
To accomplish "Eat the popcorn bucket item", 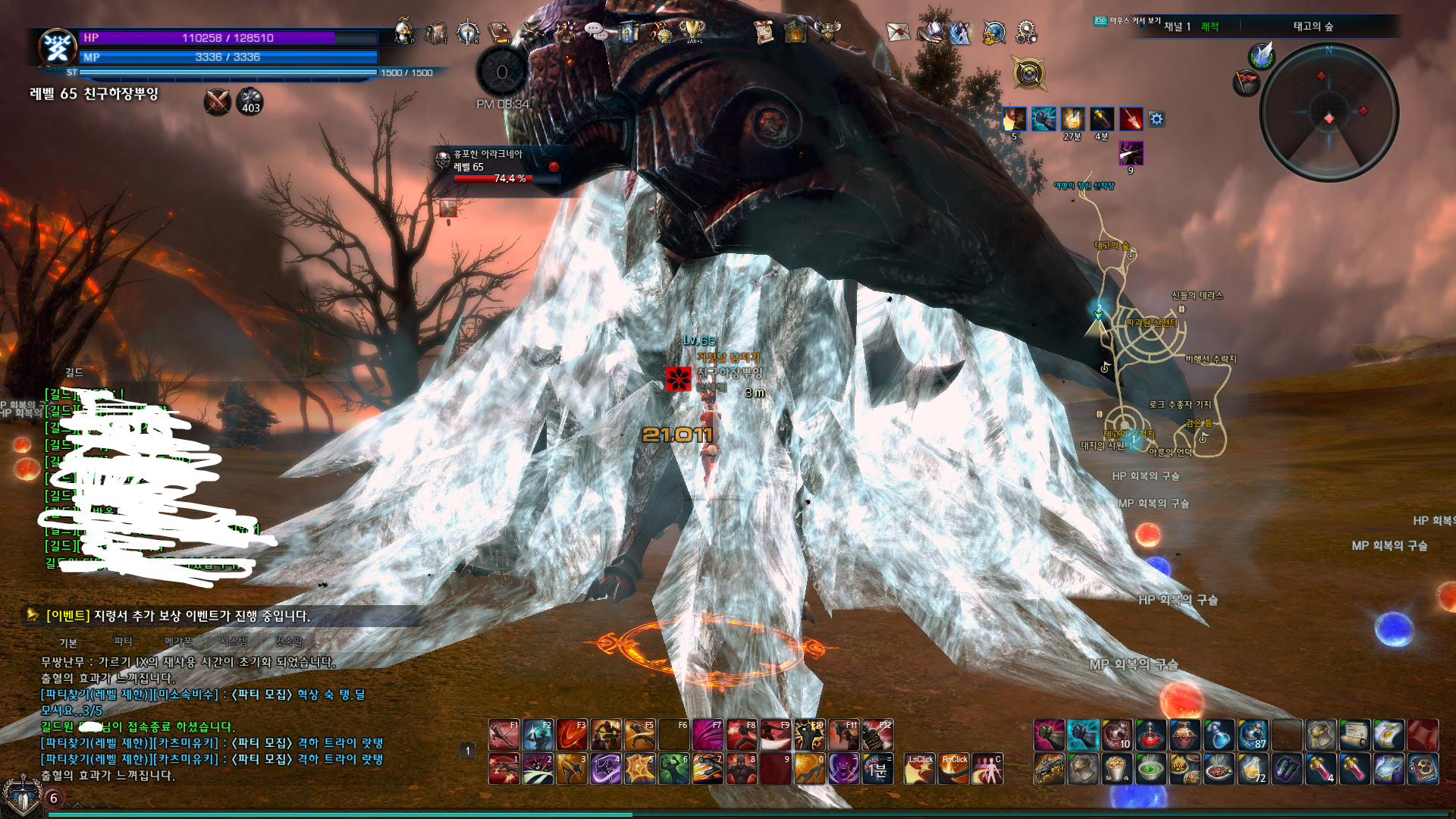I will coord(1116,769).
